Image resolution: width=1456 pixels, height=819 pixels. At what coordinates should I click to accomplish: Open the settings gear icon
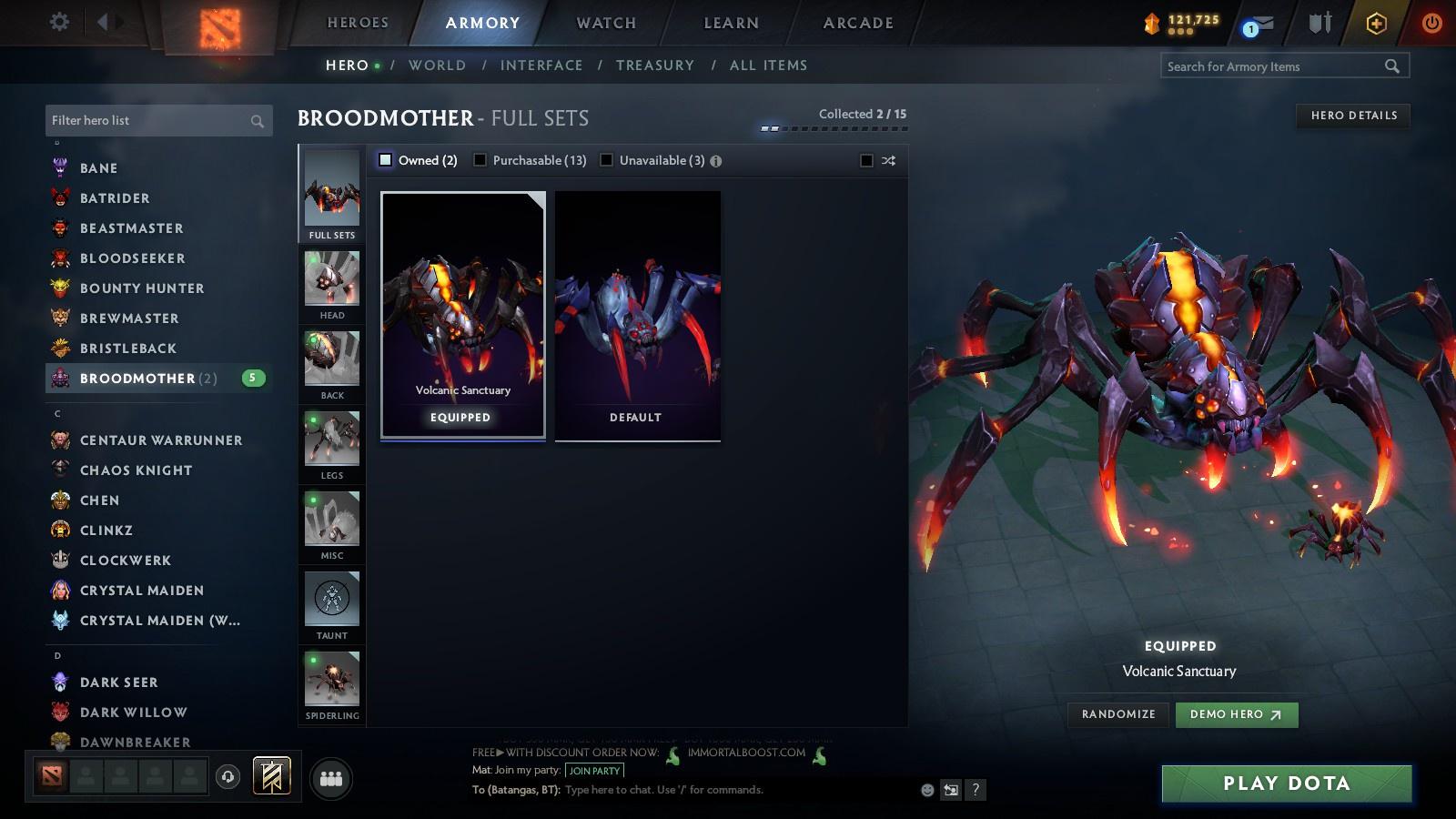(x=58, y=21)
